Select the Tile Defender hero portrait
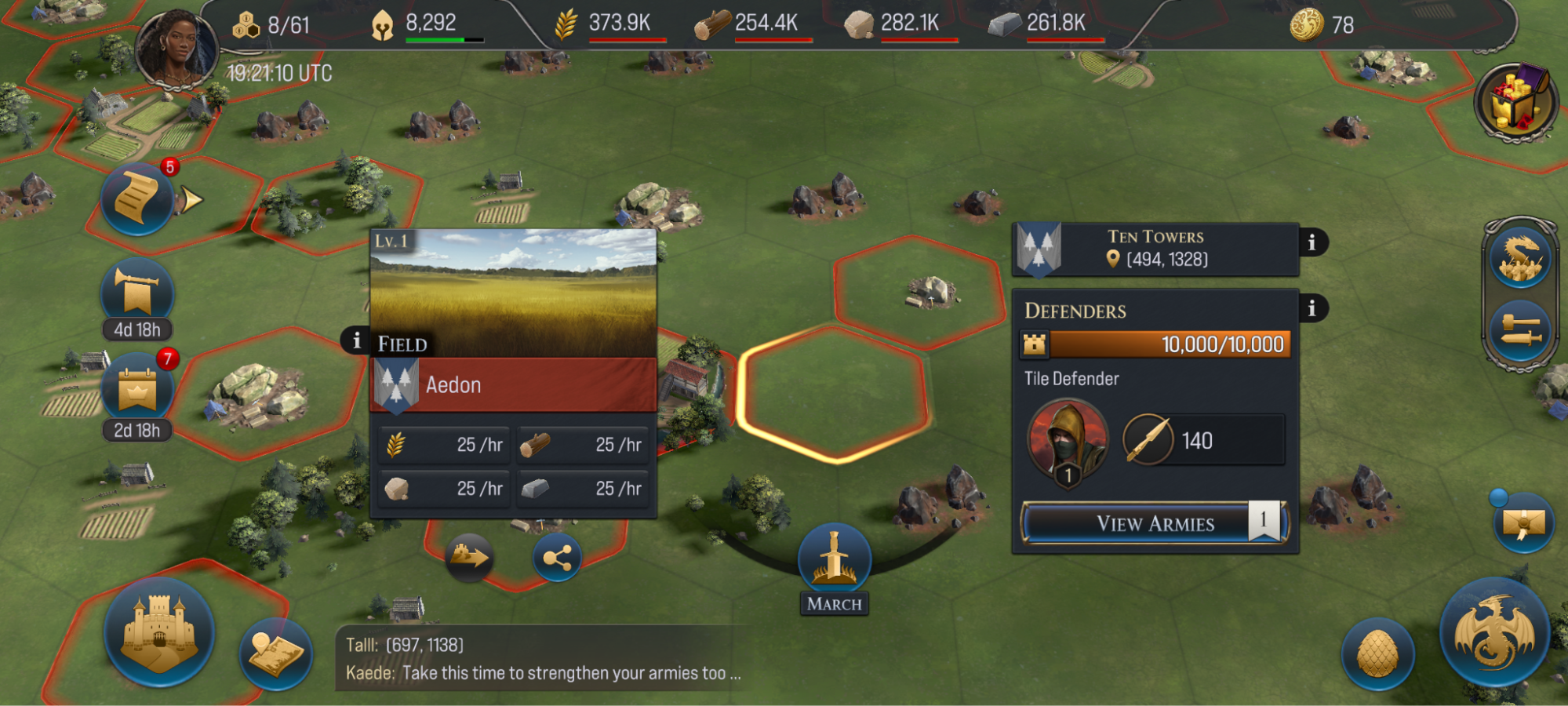Viewport: 1568px width, 706px height. pyautogui.click(x=1068, y=441)
